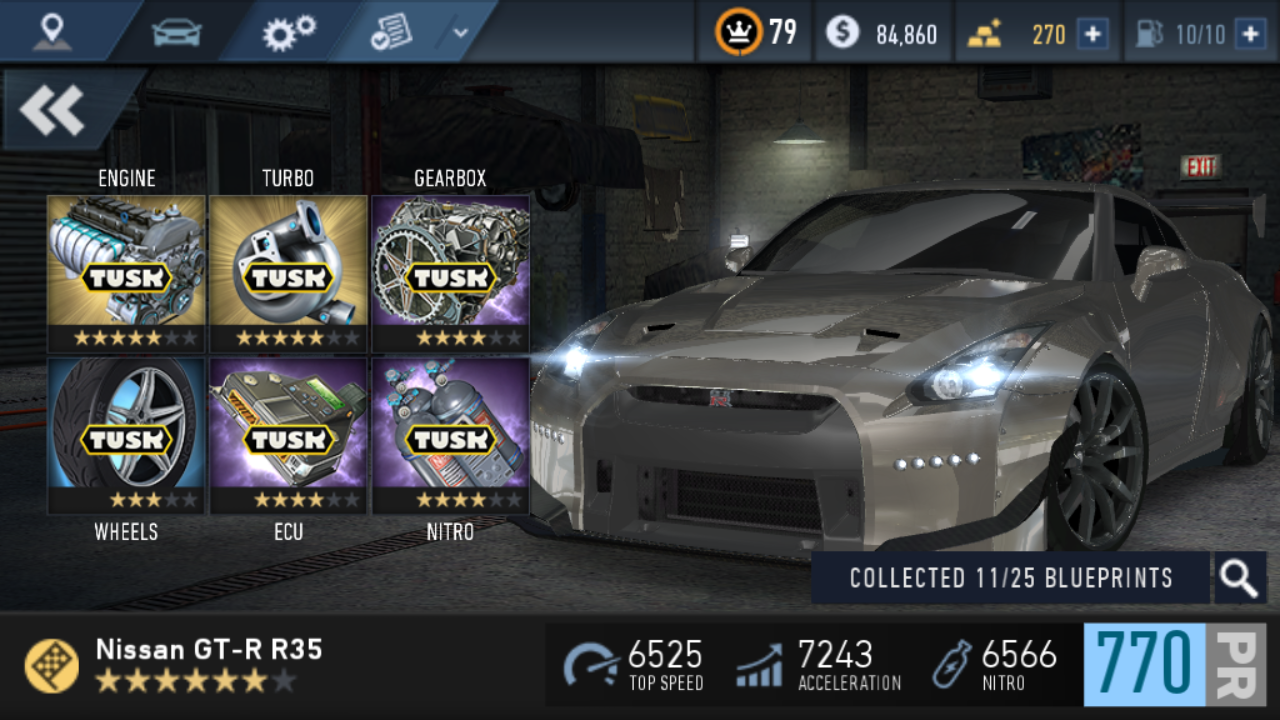Go back with the double-arrow button
The width and height of the screenshot is (1280, 720).
pyautogui.click(x=53, y=110)
